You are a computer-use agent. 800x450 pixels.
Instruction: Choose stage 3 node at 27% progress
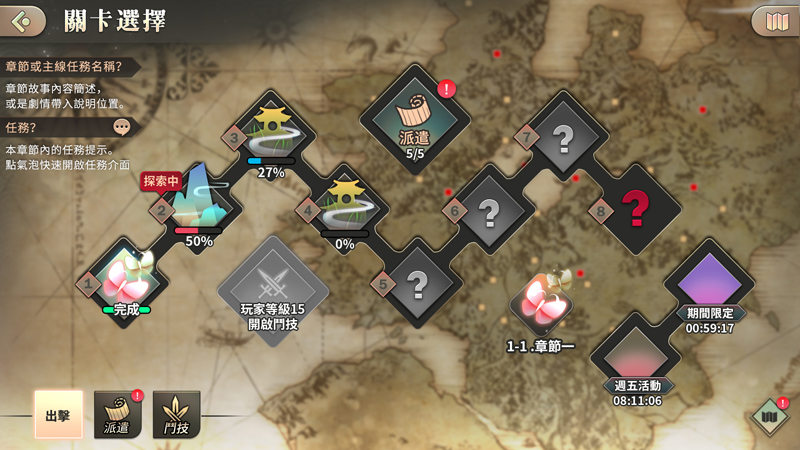tap(270, 134)
